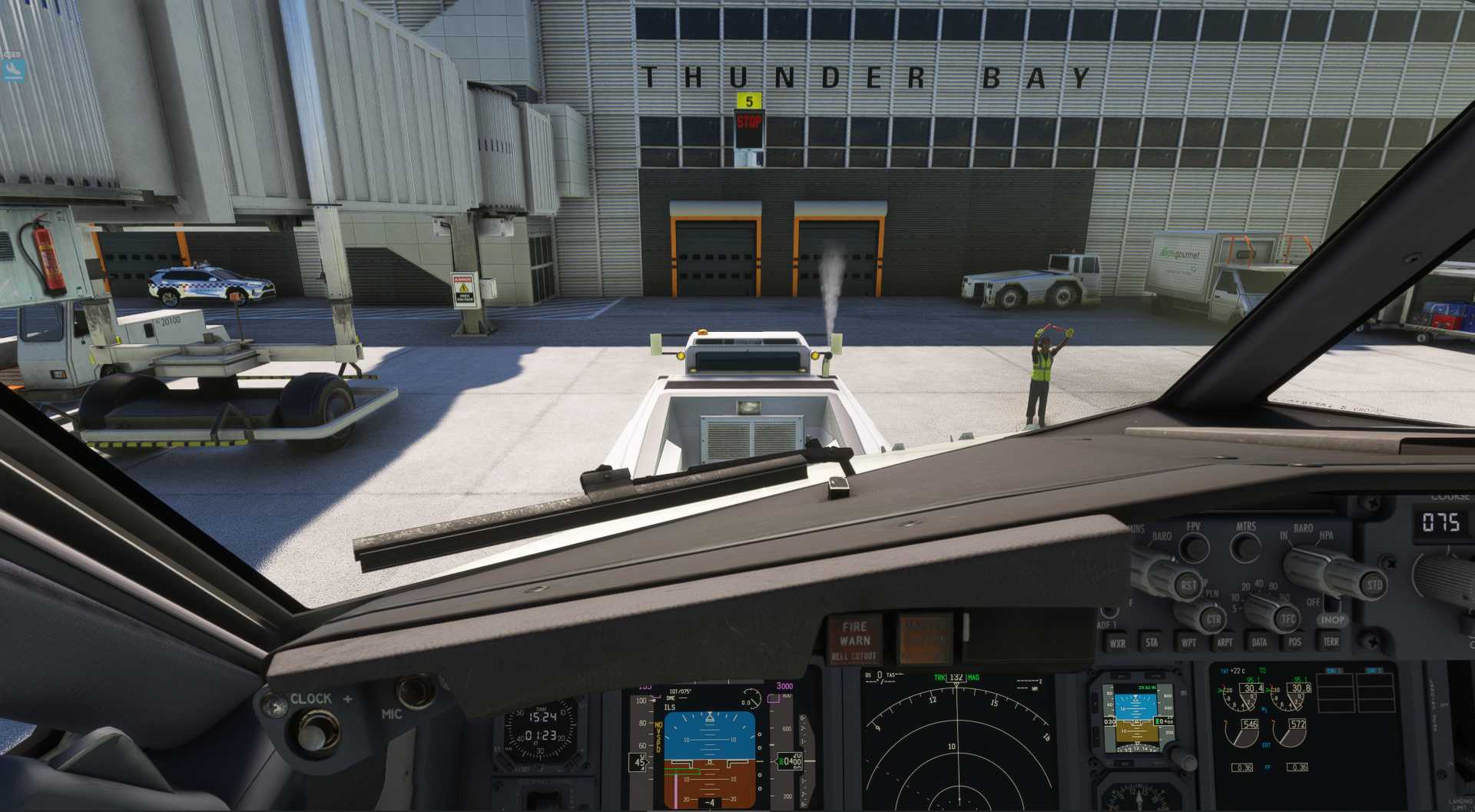Toggle the ARPT airports display button
This screenshot has width=1475, height=812.
pos(1225,643)
